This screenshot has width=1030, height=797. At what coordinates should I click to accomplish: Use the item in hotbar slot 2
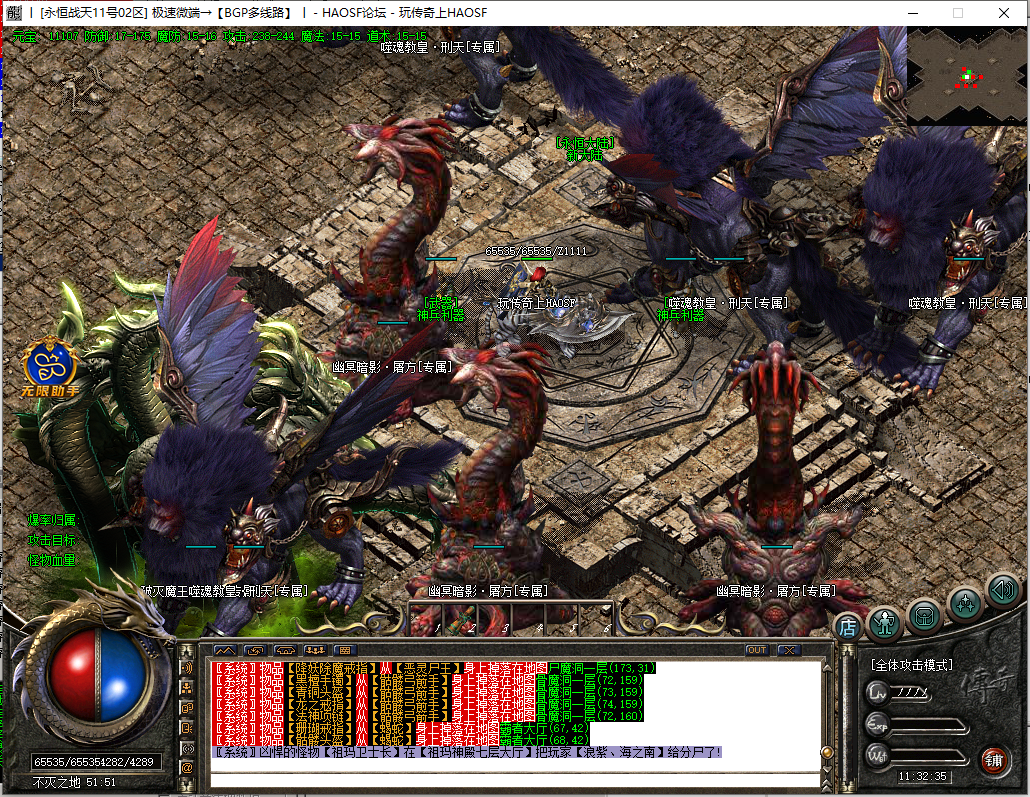click(471, 617)
